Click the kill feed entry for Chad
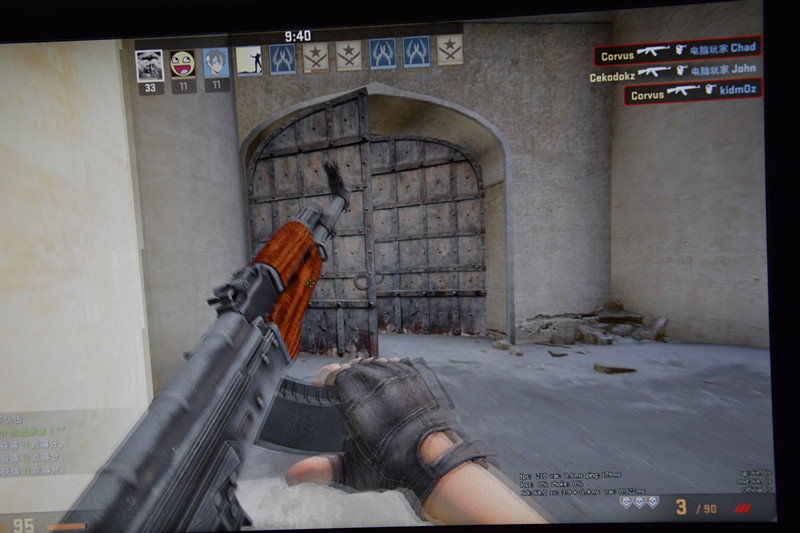This screenshot has width=800, height=533. pyautogui.click(x=677, y=49)
